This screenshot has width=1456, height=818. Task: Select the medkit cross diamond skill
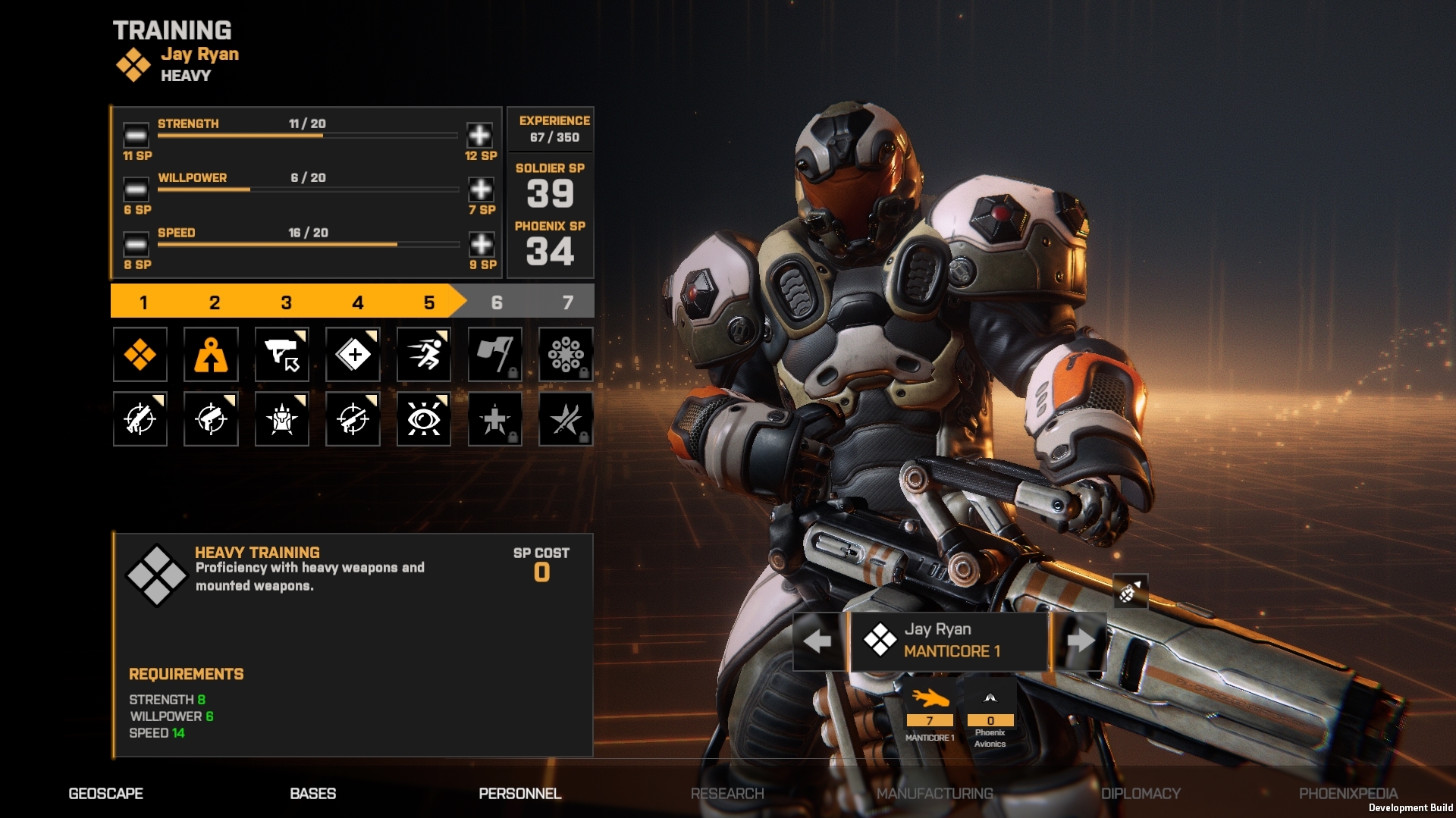[x=353, y=354]
